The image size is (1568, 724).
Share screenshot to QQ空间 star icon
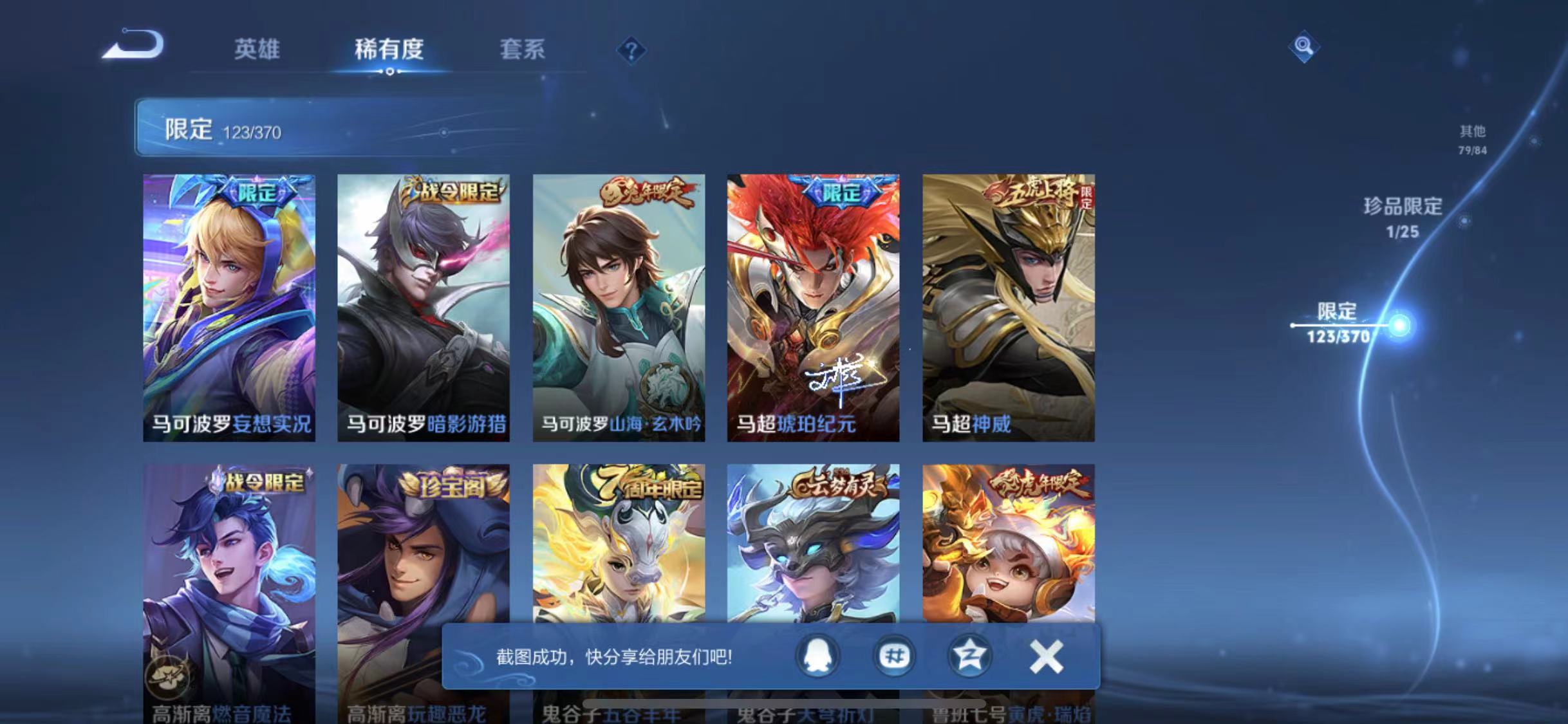pyautogui.click(x=970, y=655)
